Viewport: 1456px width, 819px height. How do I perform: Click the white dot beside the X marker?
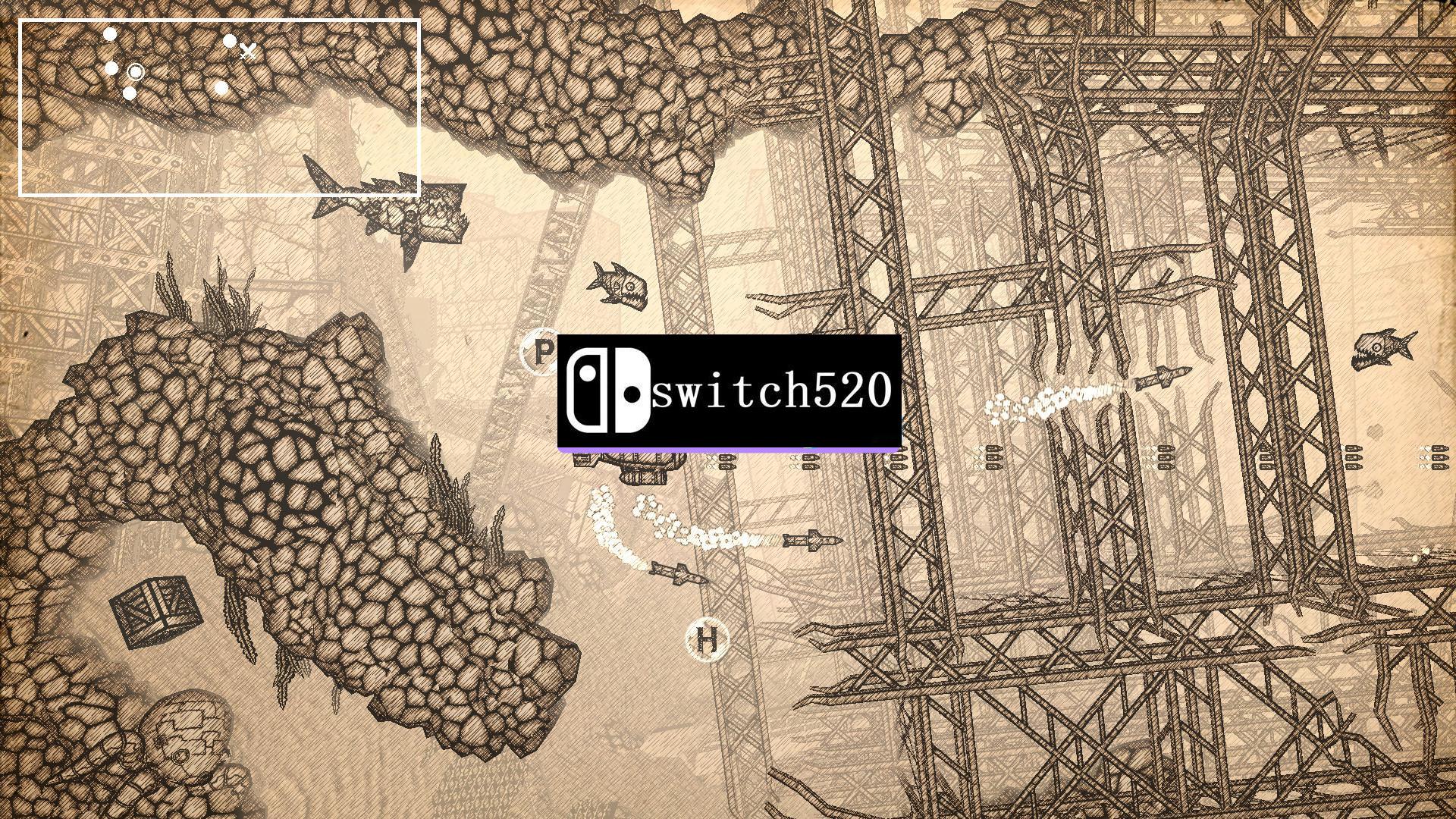tap(230, 41)
